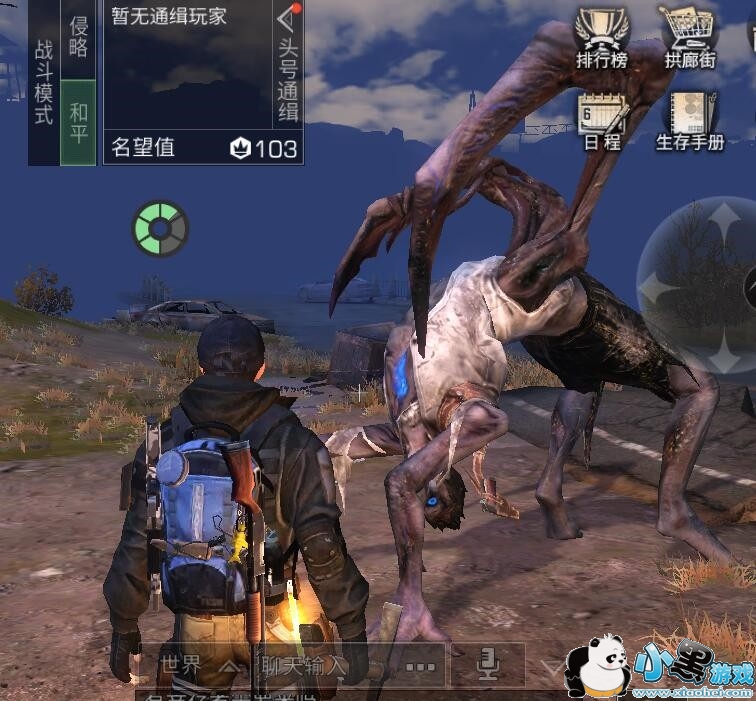Screen dimensions: 756x701
Task: Open the 生存手册 survival handbook
Action: (x=690, y=119)
